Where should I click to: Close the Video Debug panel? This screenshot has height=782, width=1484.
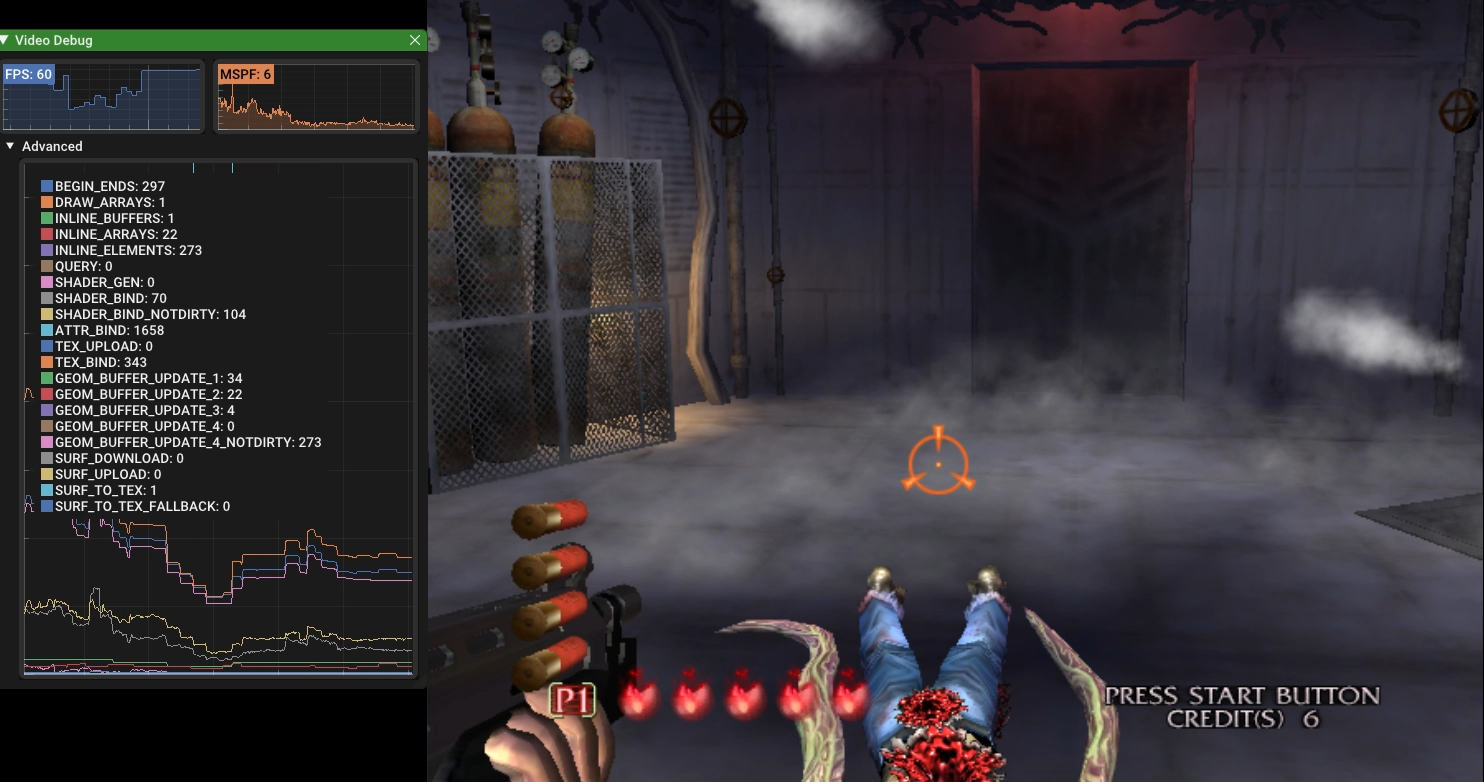(415, 40)
